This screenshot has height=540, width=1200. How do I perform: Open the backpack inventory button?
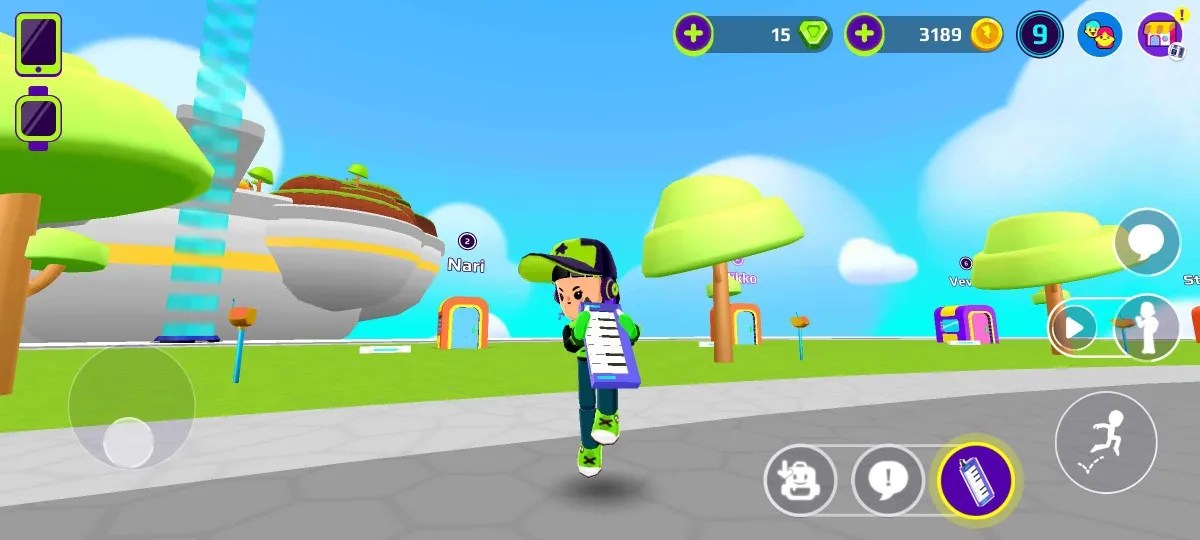click(800, 481)
